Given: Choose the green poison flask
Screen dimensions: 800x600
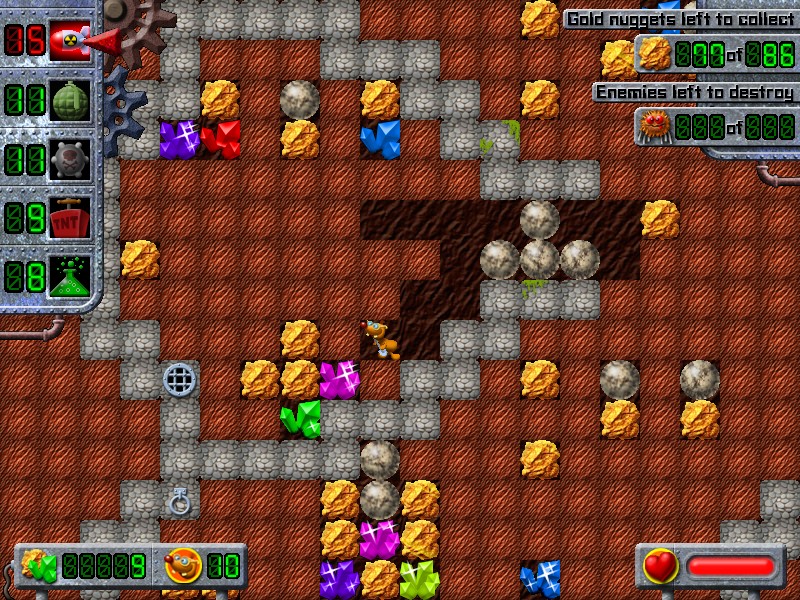Looking at the screenshot, I should point(69,275).
